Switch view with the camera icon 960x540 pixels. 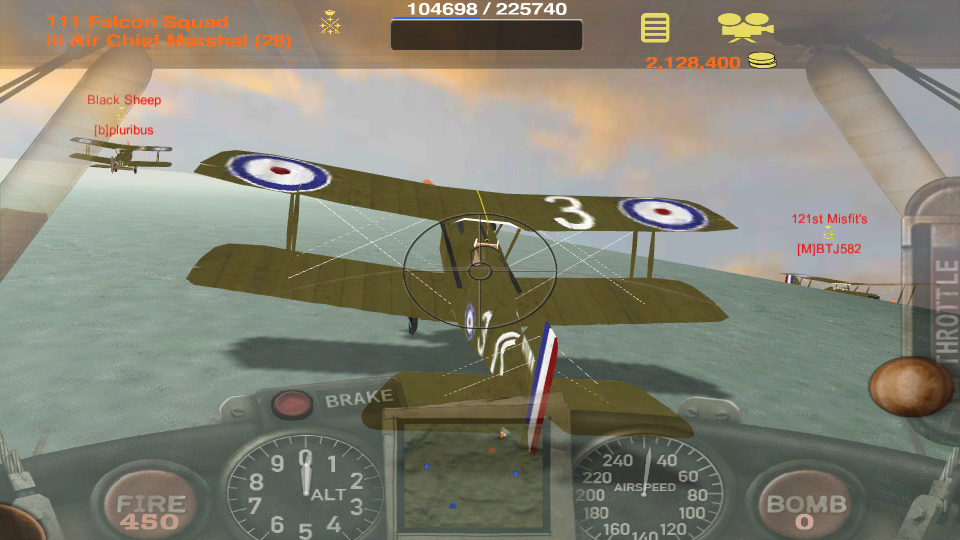click(745, 26)
